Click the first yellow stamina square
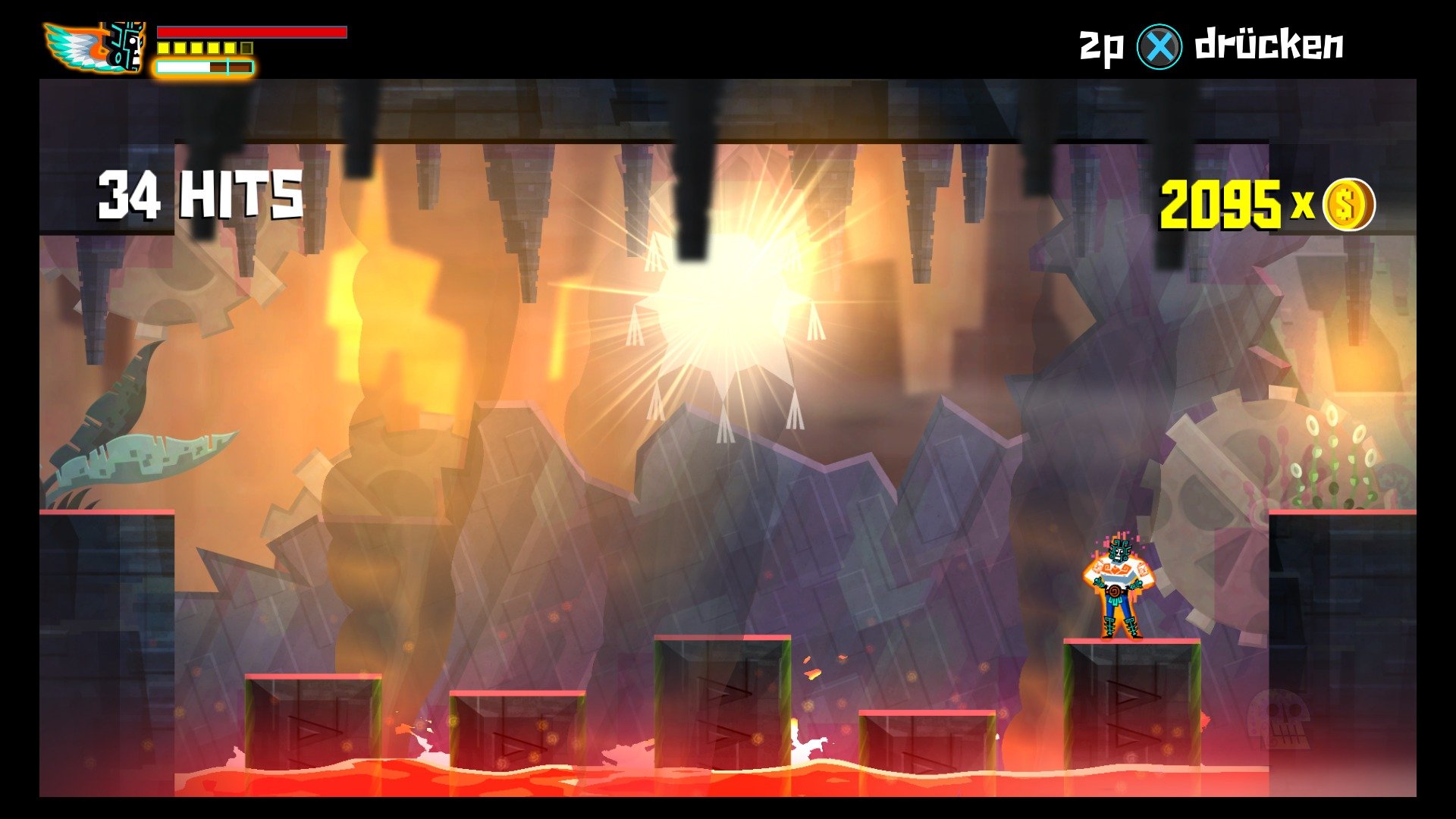The height and width of the screenshot is (819, 1456). [162, 48]
